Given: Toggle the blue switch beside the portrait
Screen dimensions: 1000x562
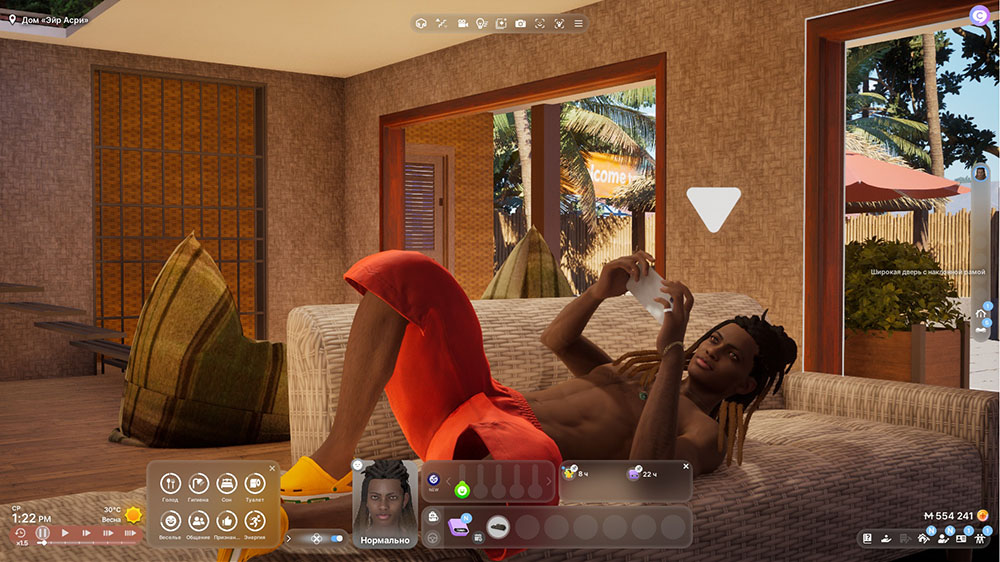Looking at the screenshot, I should [x=336, y=538].
